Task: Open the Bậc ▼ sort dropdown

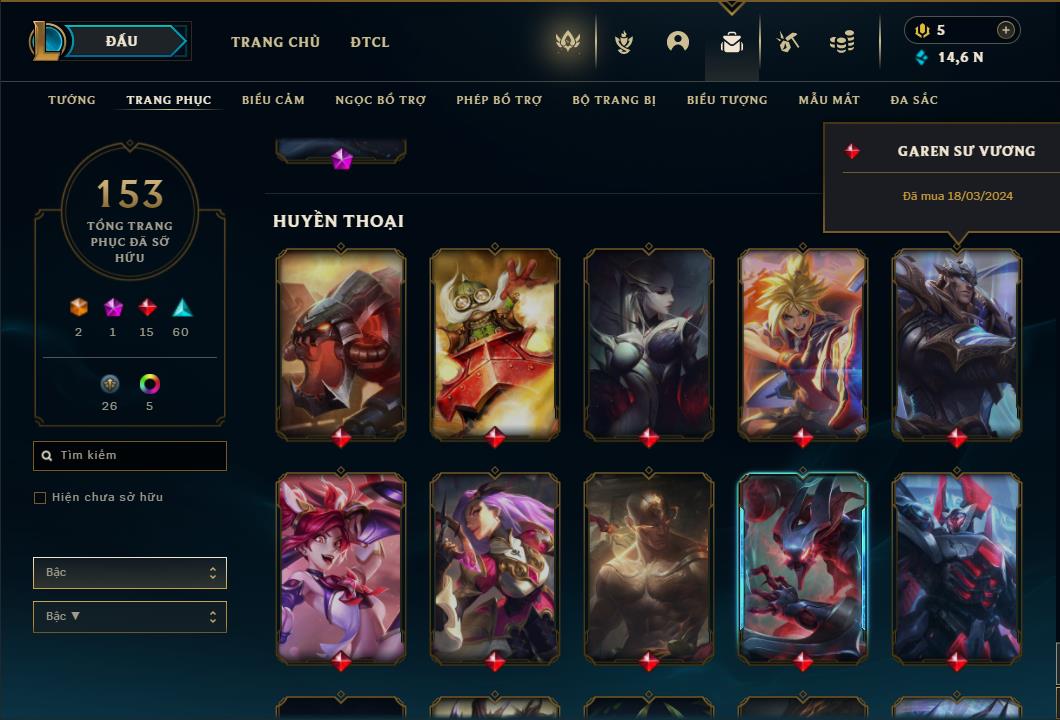Action: (129, 617)
